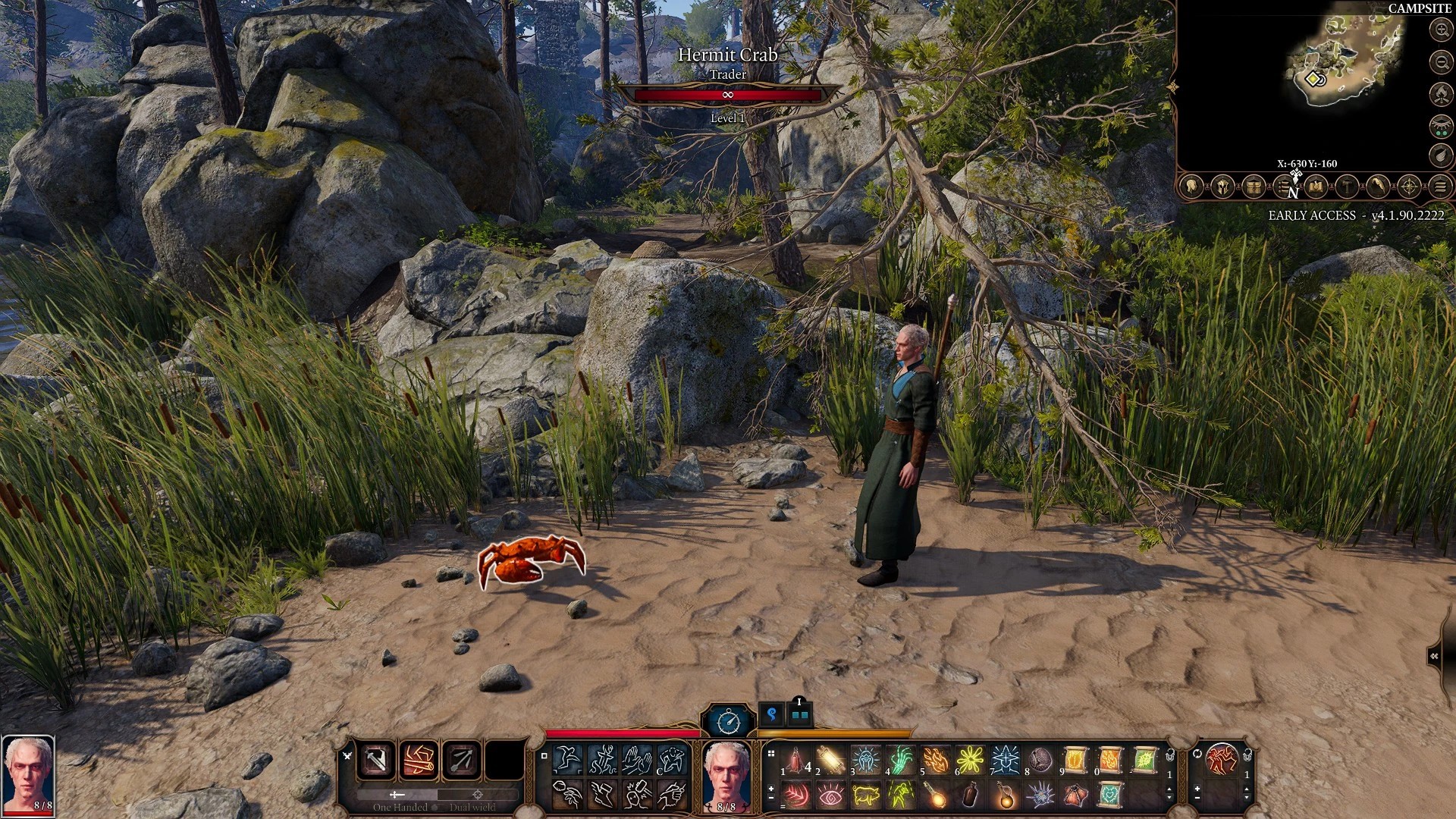Open the spellbook icon under the minimap
1456x819 pixels.
coord(1316,187)
